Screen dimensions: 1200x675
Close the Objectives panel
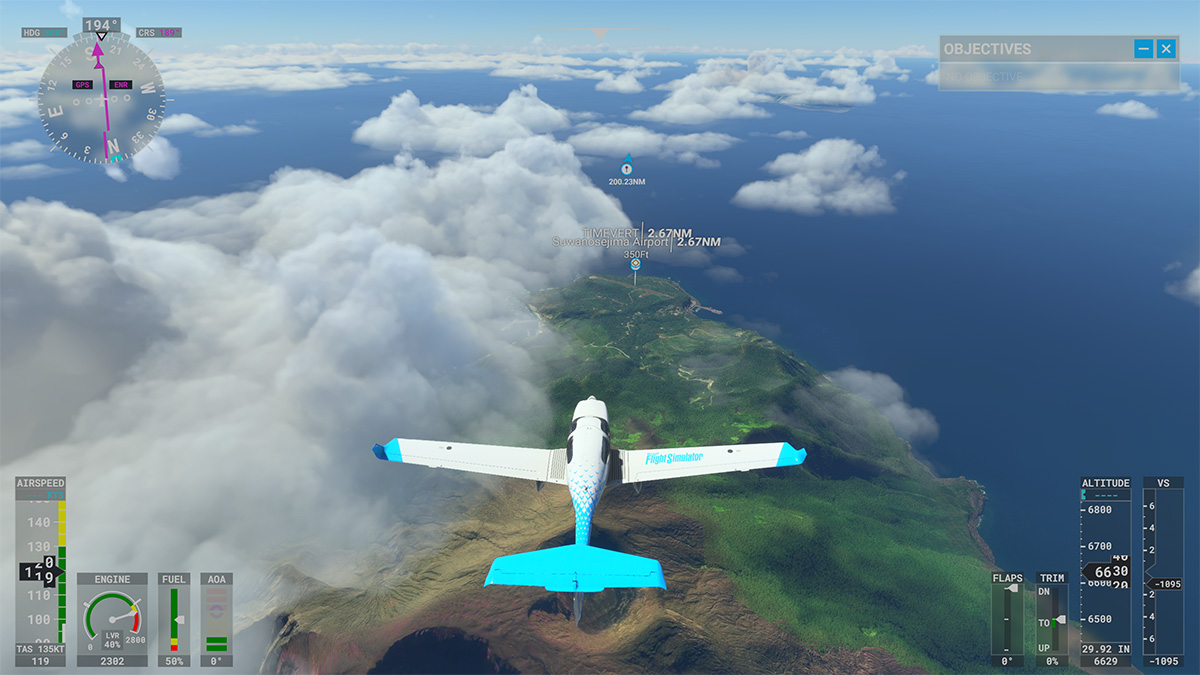1166,48
